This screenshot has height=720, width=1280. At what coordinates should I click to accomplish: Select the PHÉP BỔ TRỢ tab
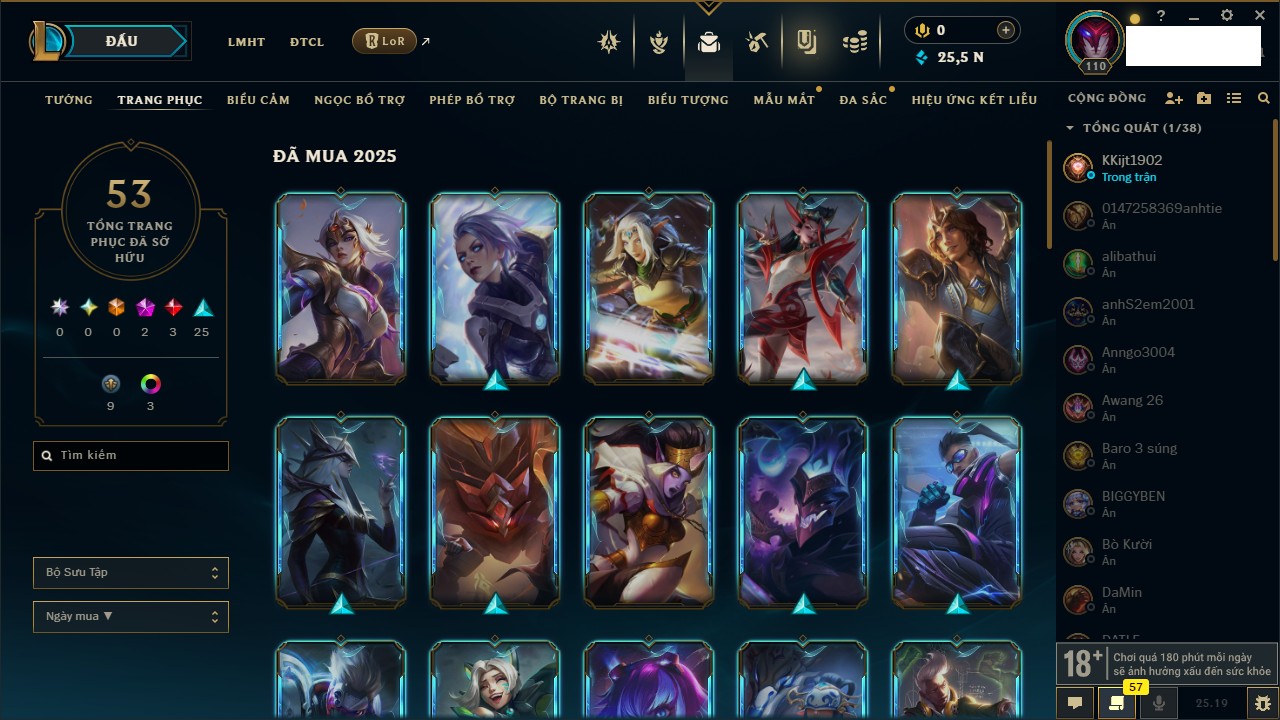(472, 100)
